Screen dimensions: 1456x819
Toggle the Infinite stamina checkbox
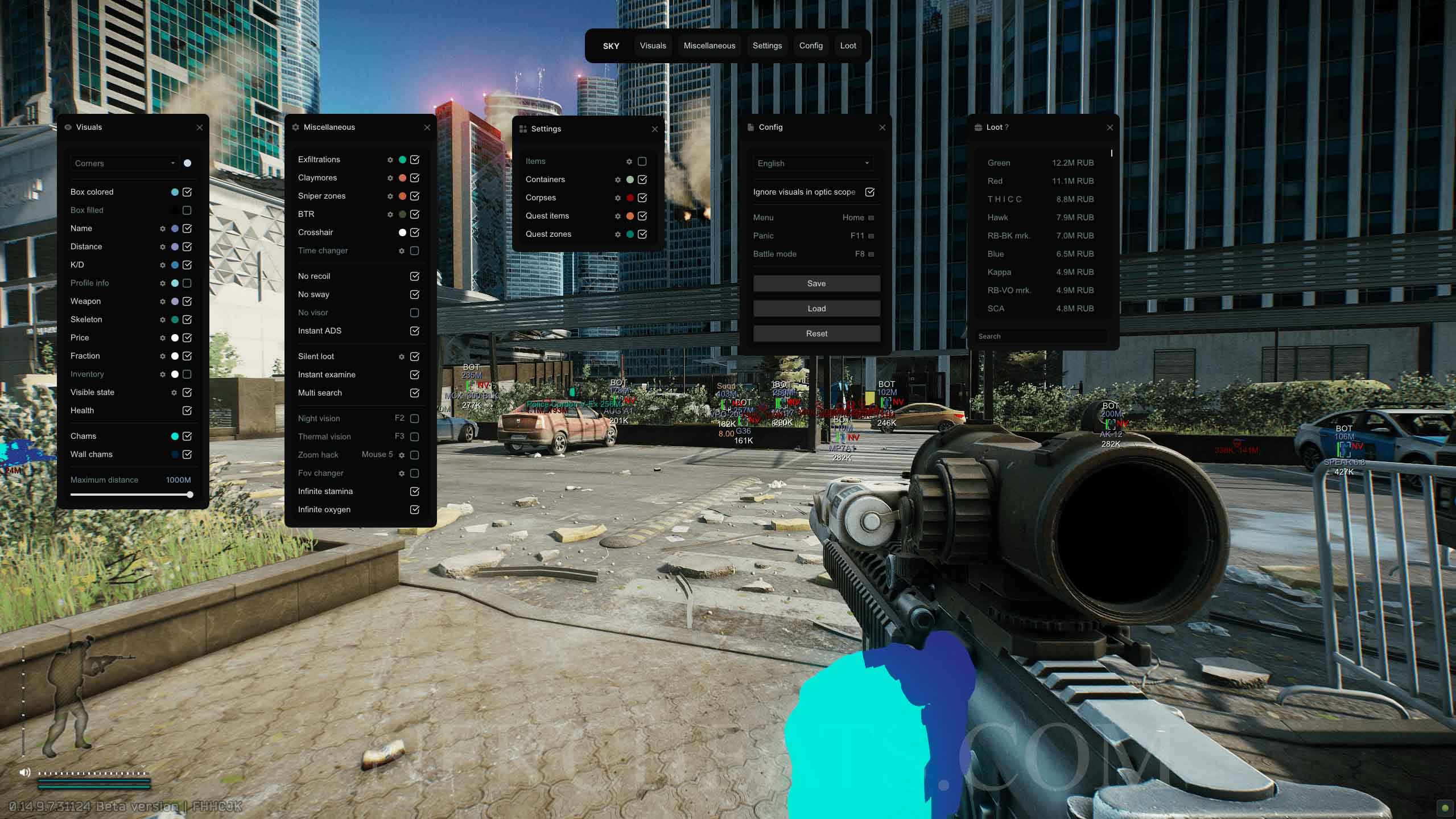414,491
